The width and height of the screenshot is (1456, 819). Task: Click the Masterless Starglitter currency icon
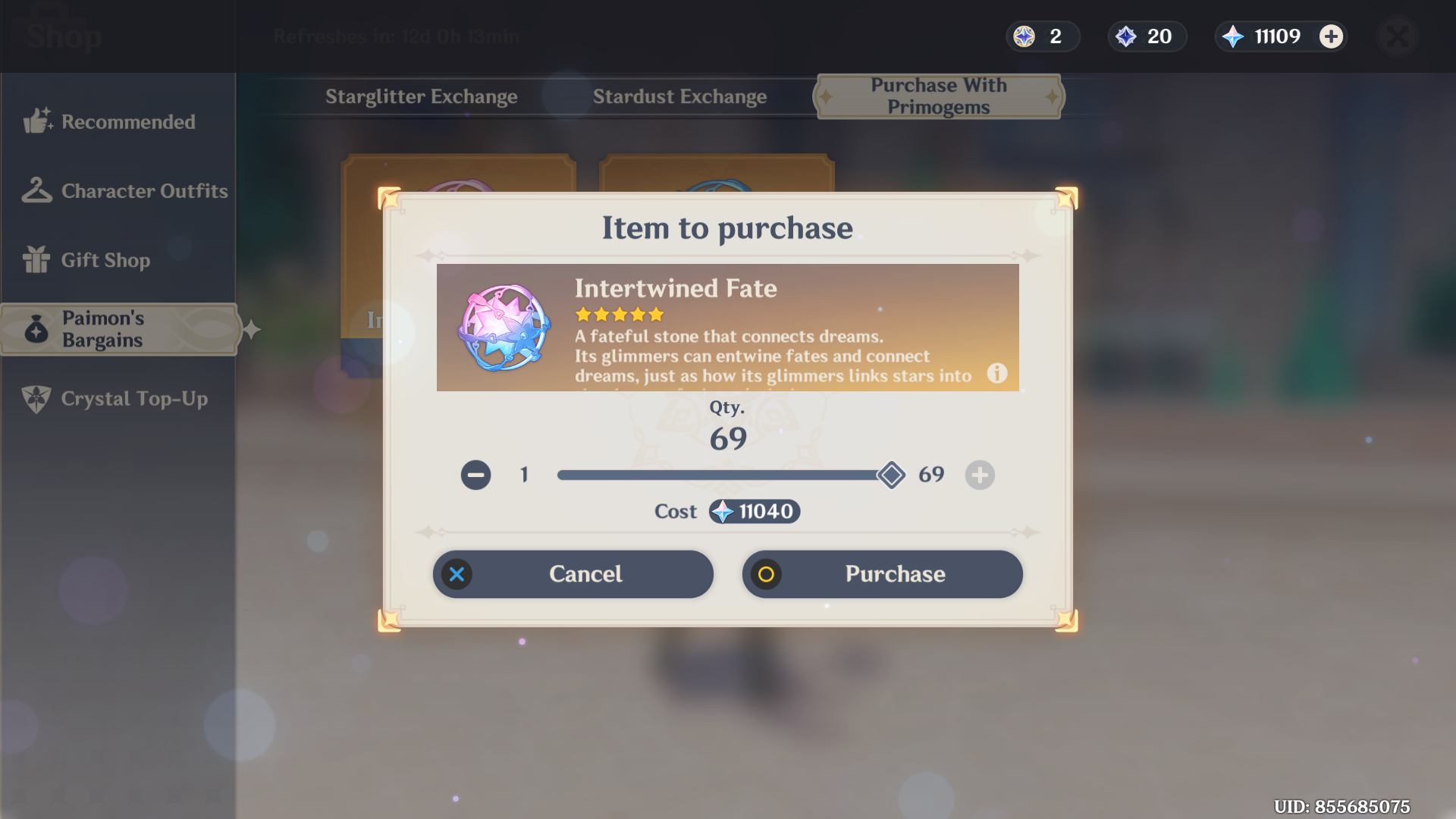1023,36
